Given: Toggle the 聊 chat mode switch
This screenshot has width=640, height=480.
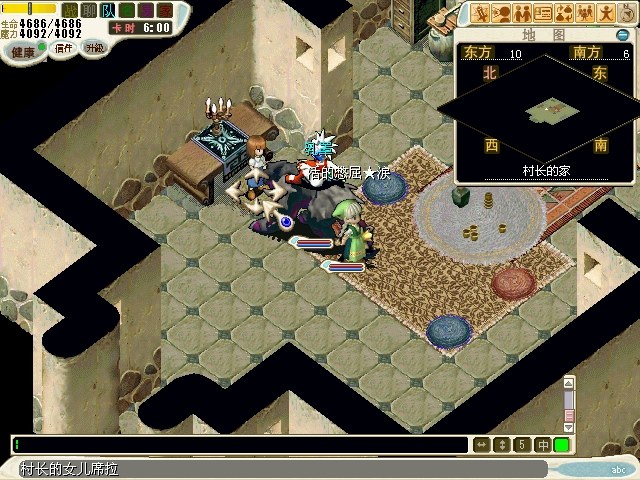Looking at the screenshot, I should 90,9.
